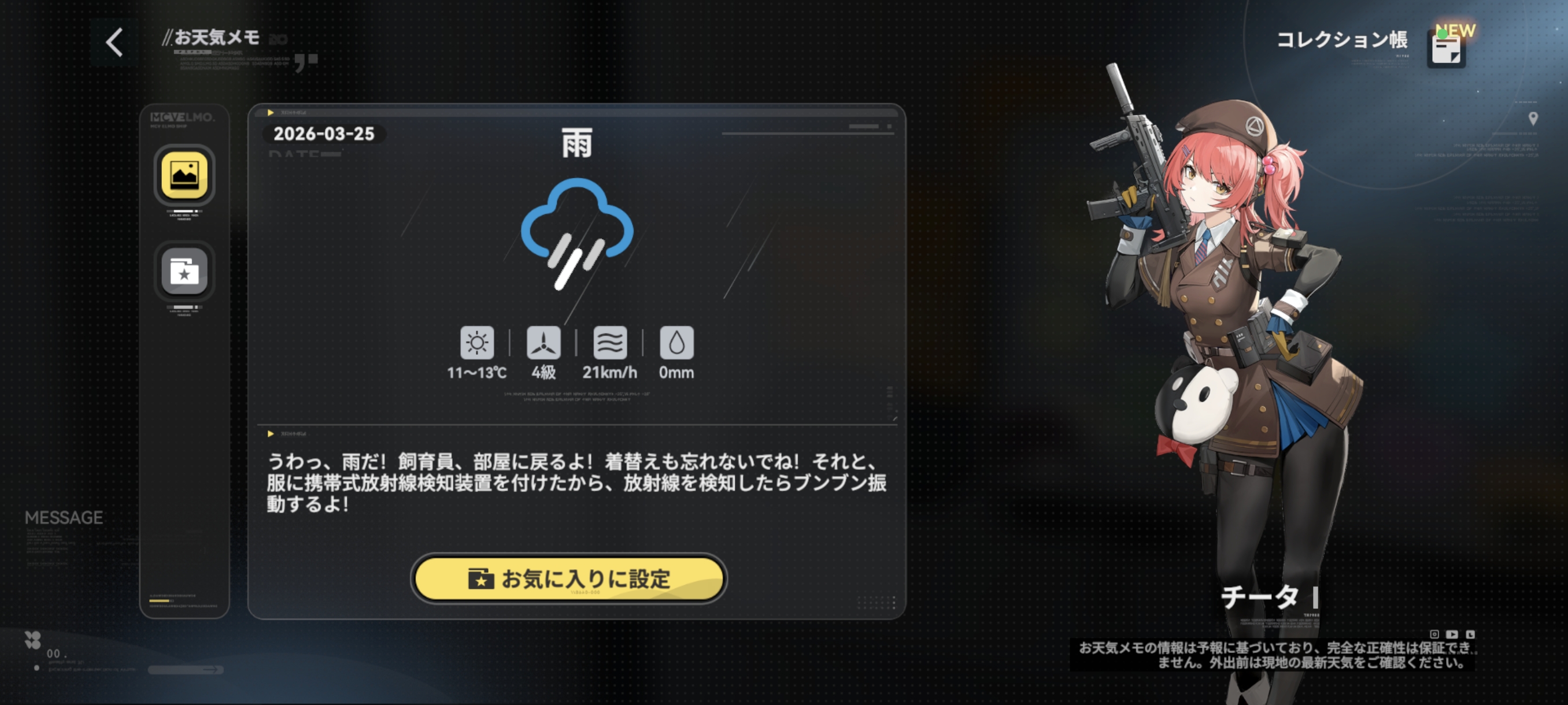Set this memo as favorite (お気に入りに設定)

(568, 578)
